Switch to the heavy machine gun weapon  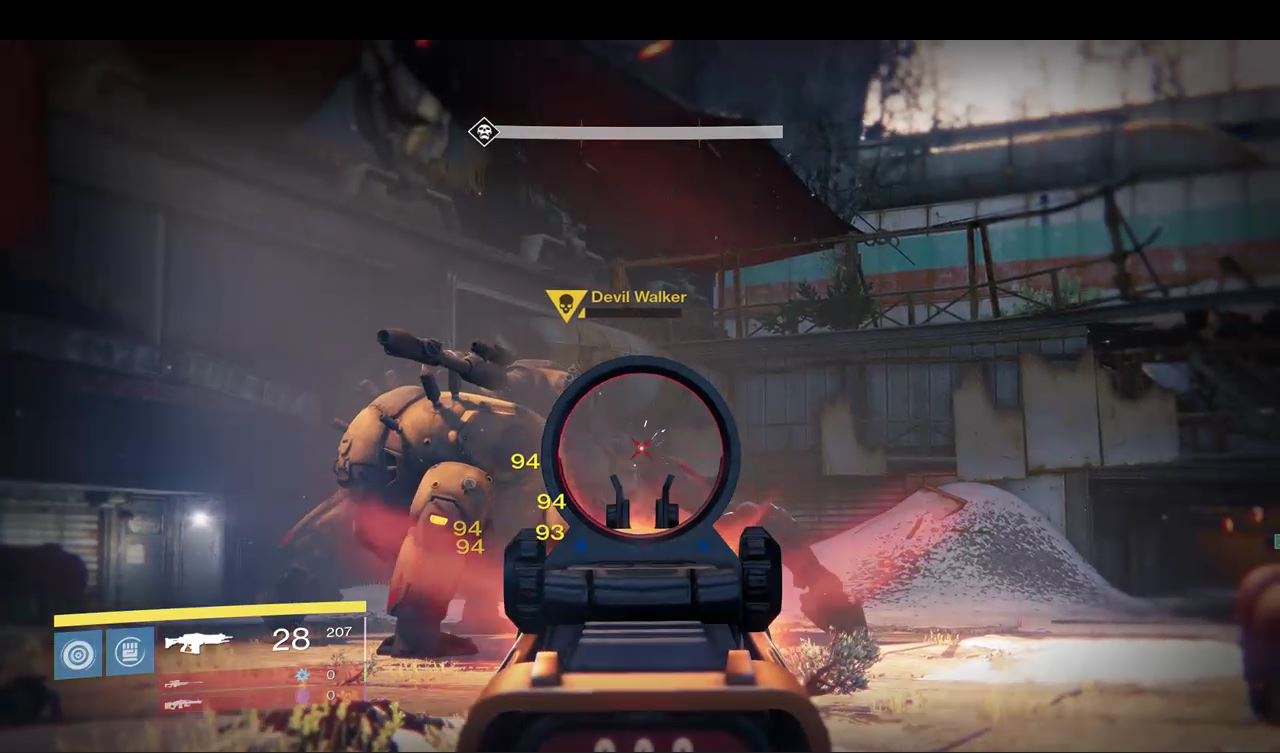(181, 704)
